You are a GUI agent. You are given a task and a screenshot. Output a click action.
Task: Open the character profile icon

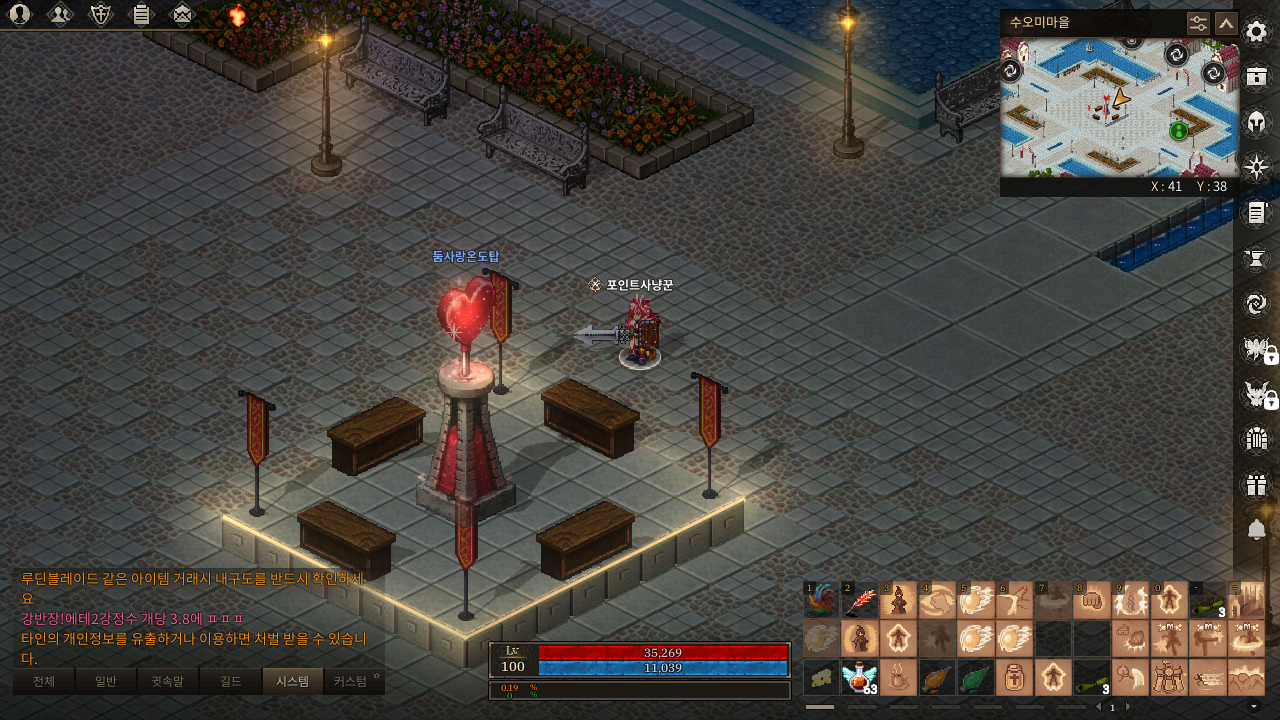coord(19,14)
